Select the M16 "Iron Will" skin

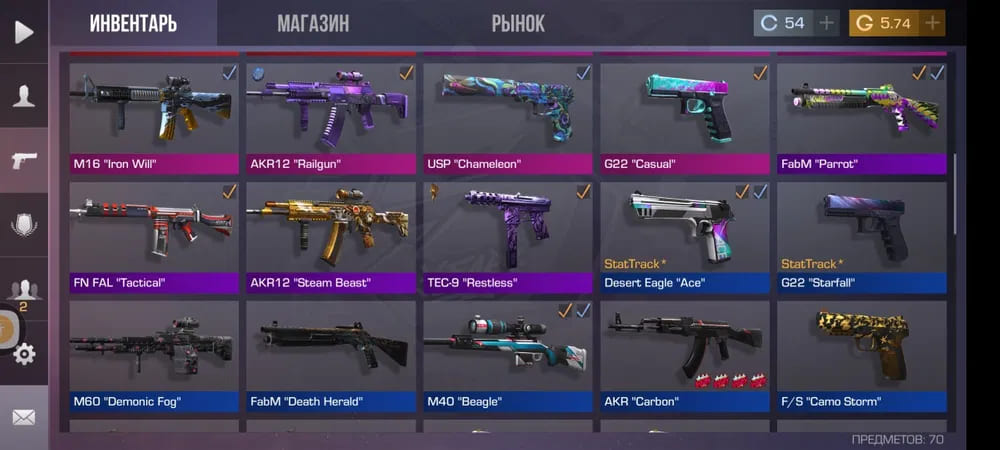click(x=154, y=118)
